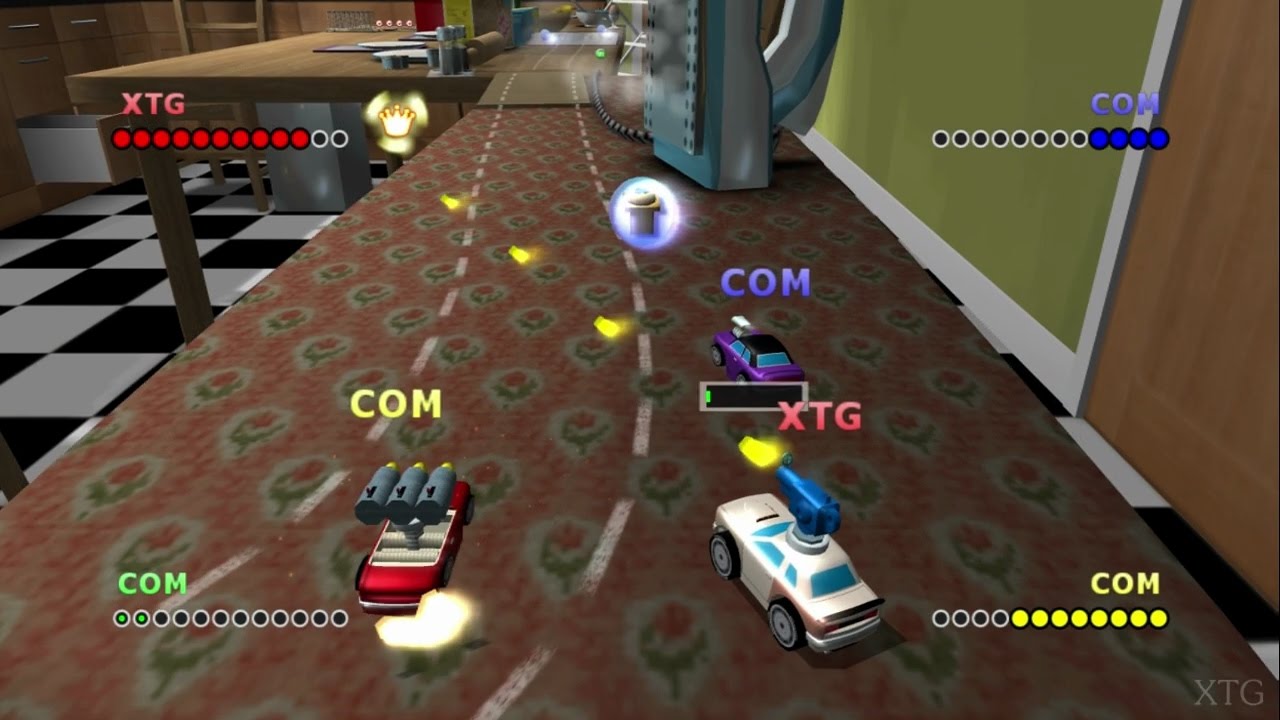Screen dimensions: 1280x720
Task: Select the purple COM car
Action: [x=755, y=355]
